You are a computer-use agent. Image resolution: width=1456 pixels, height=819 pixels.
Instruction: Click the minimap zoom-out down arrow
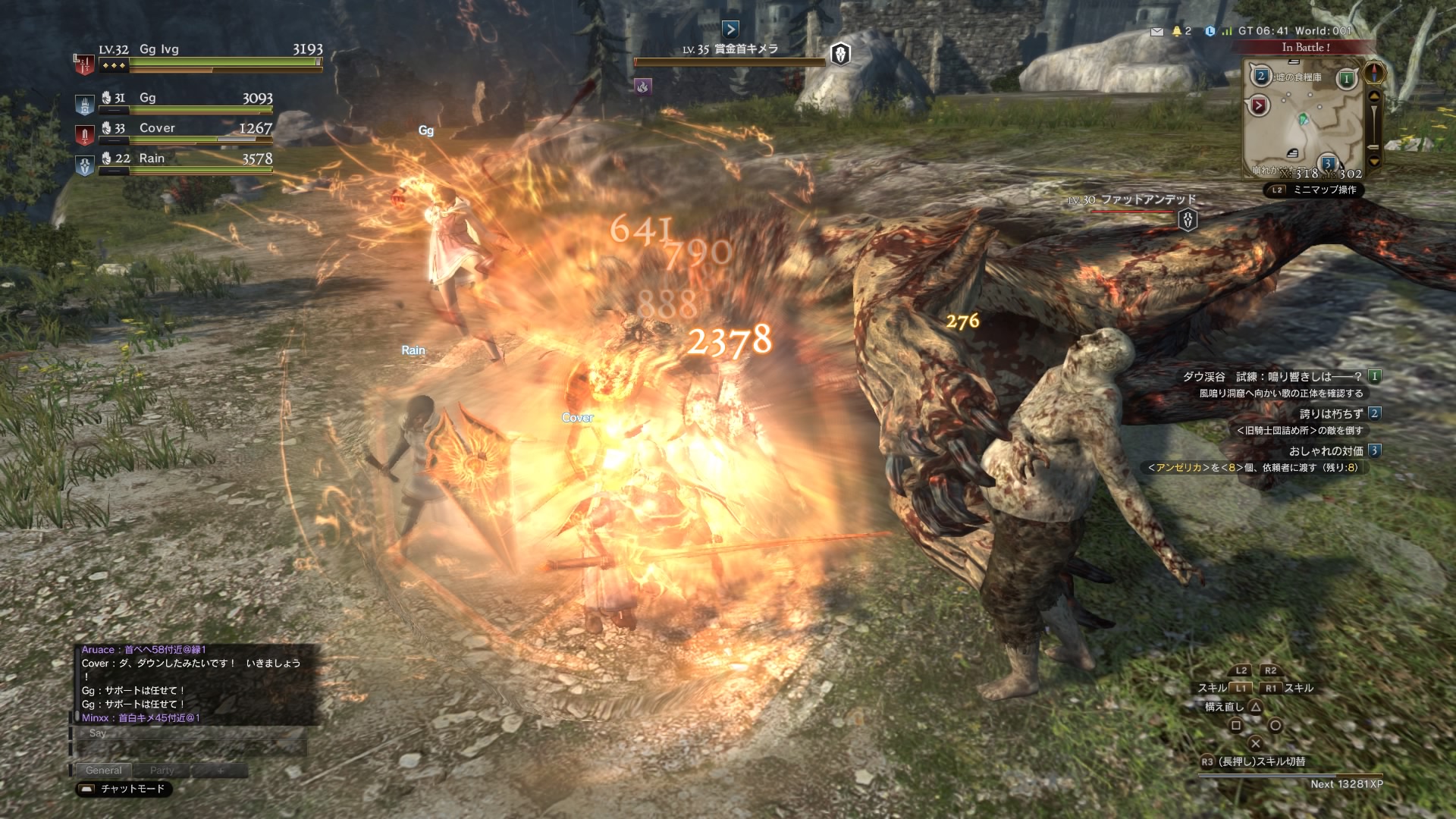pos(1374,161)
